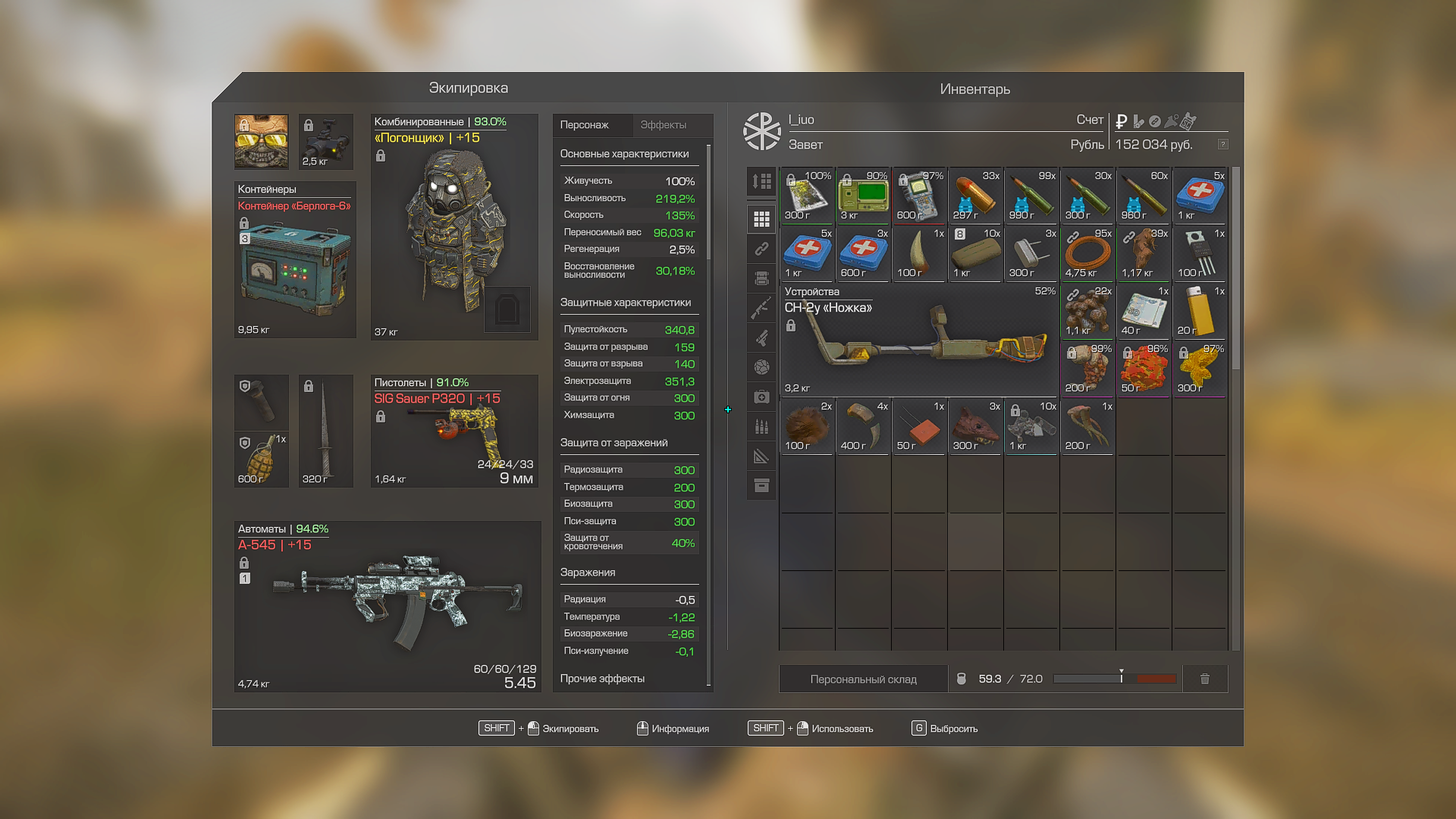The image size is (1456, 819).
Task: Select the knife equipment slot
Action: click(x=325, y=431)
